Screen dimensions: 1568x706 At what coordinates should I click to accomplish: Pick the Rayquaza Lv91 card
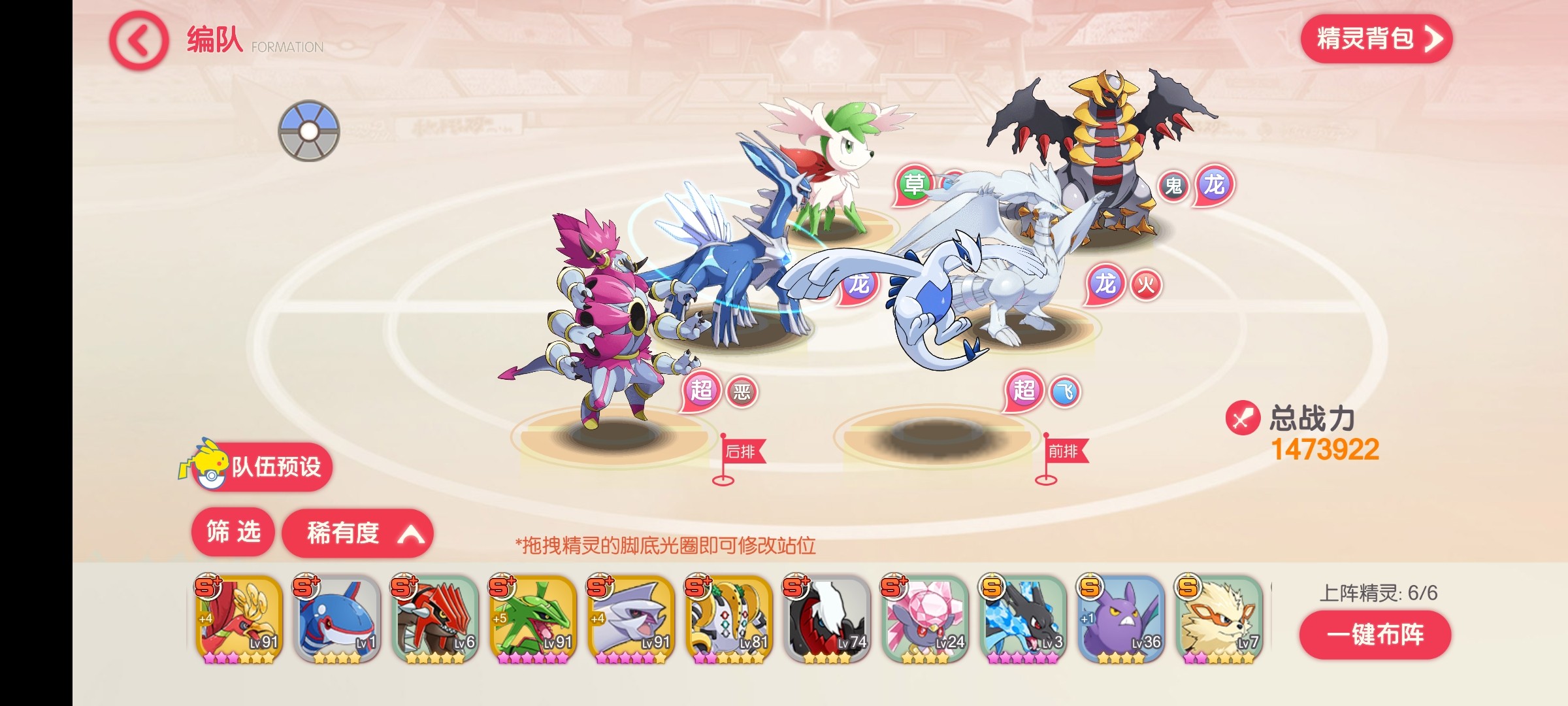(x=533, y=619)
